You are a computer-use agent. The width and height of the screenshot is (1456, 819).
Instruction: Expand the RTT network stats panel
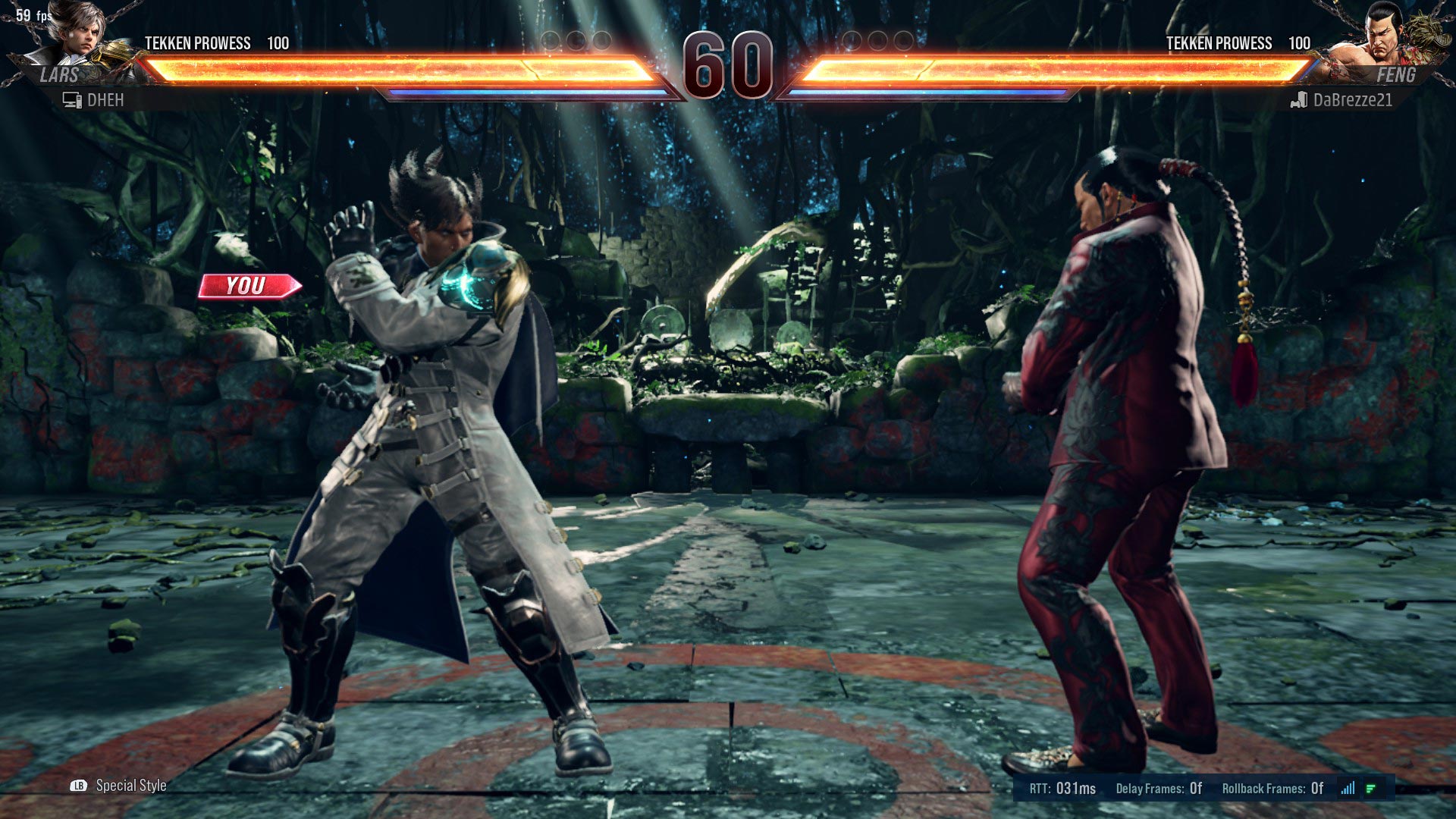[1062, 789]
